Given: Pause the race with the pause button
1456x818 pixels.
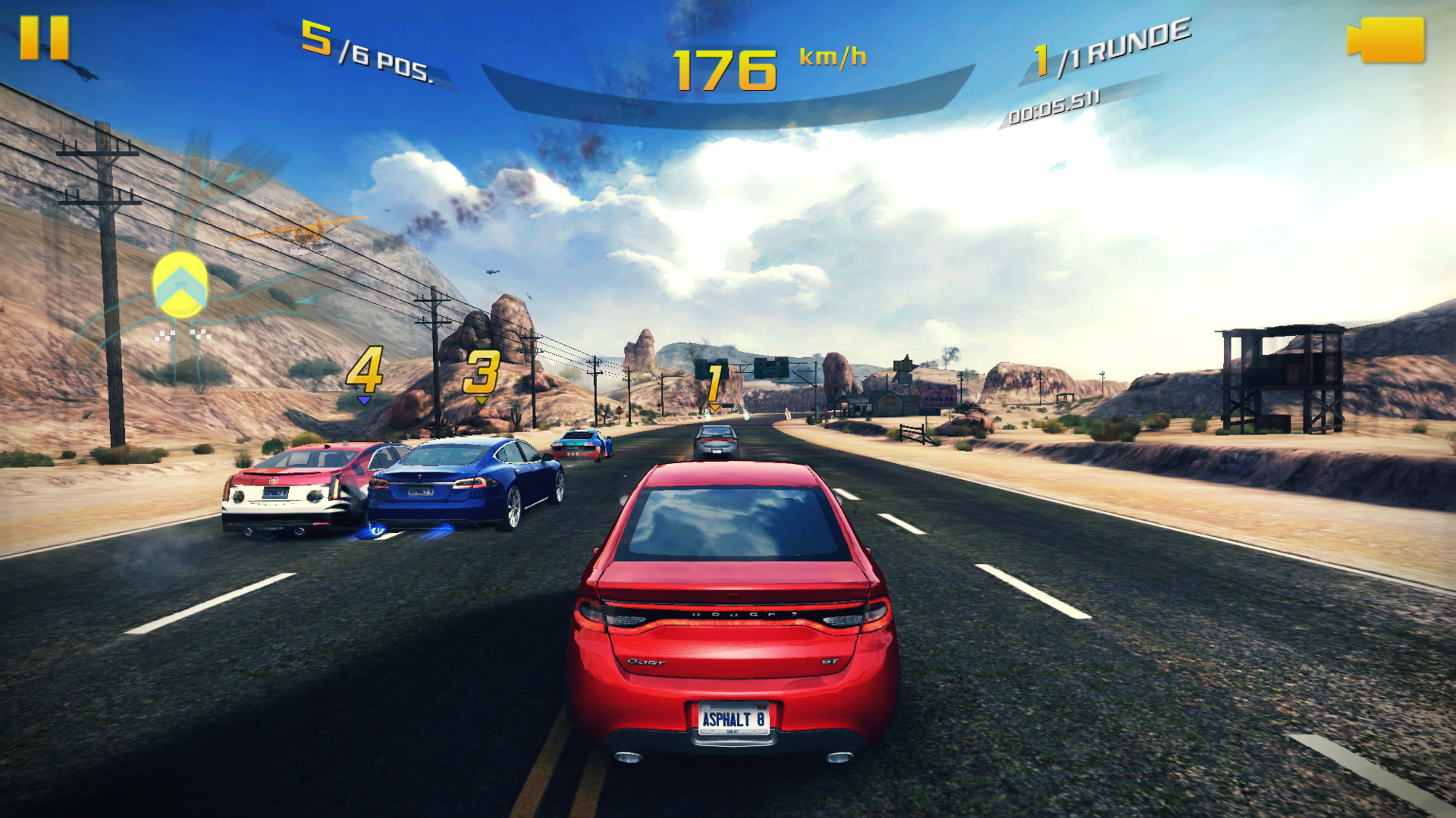Looking at the screenshot, I should [x=44, y=38].
